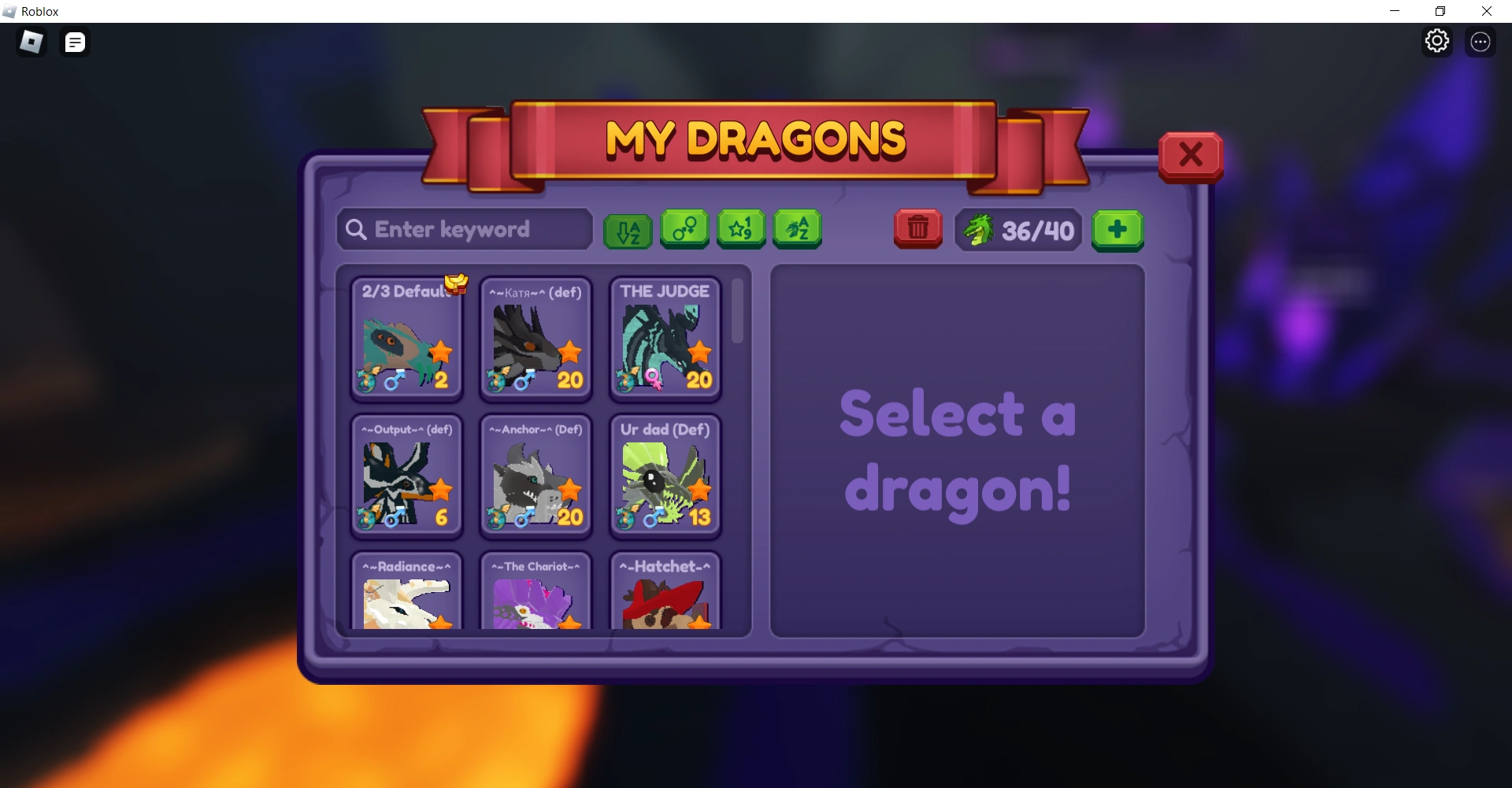Click the alphabetical sort arrow icon
This screenshot has height=788, width=1512.
pyautogui.click(x=627, y=229)
